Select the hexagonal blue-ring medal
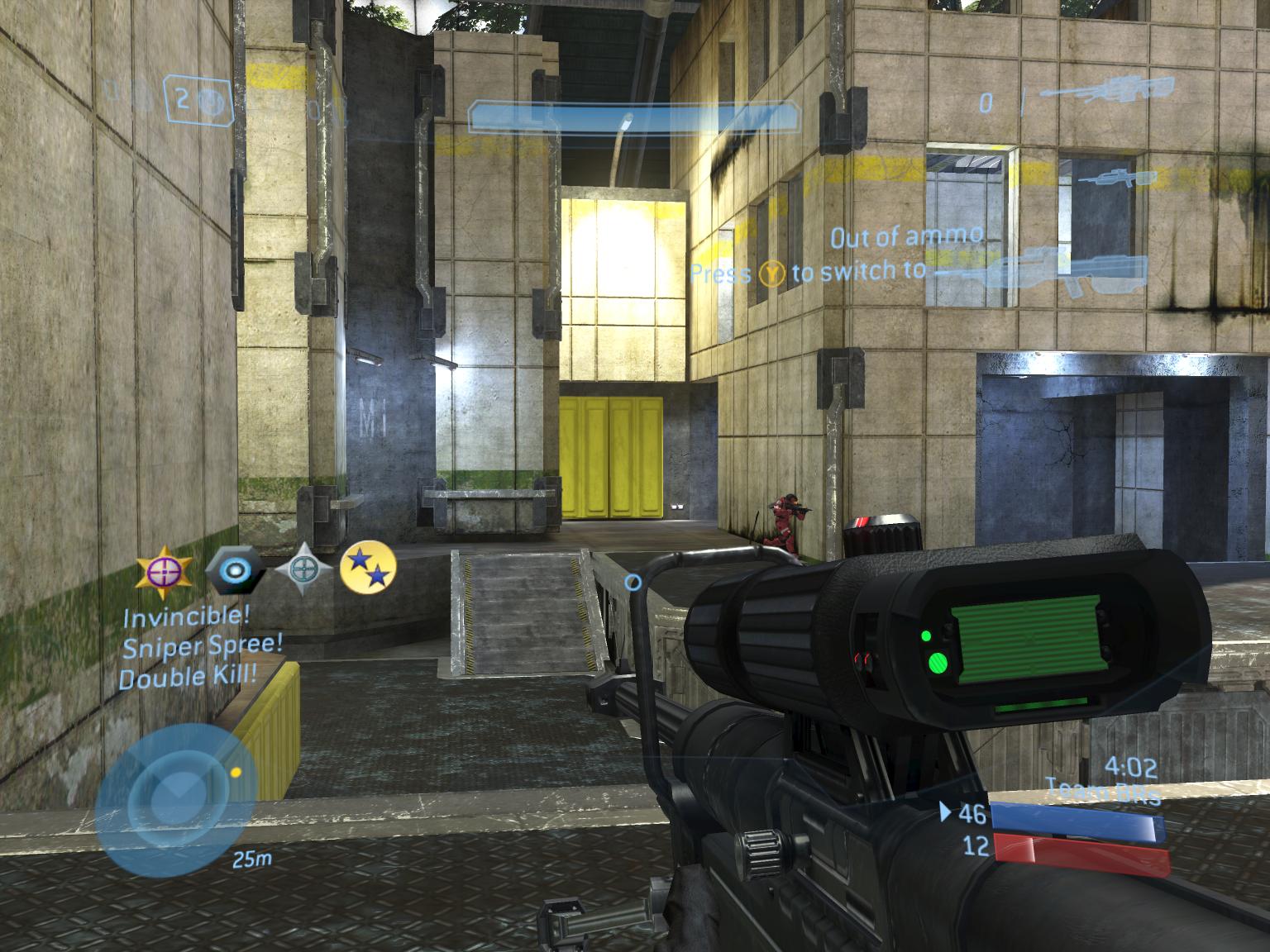 tap(235, 569)
